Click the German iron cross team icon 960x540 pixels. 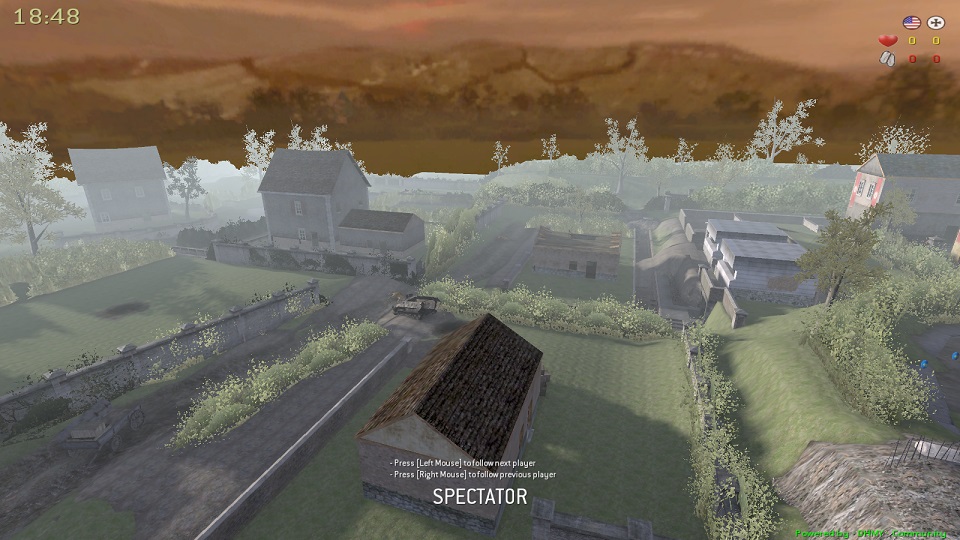click(x=936, y=22)
